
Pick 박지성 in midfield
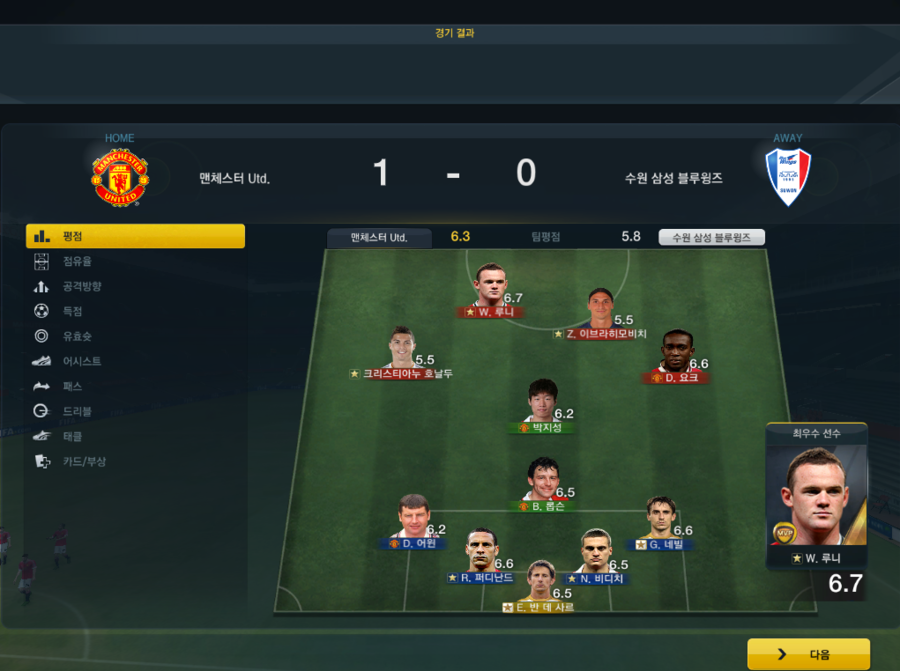coord(541,406)
